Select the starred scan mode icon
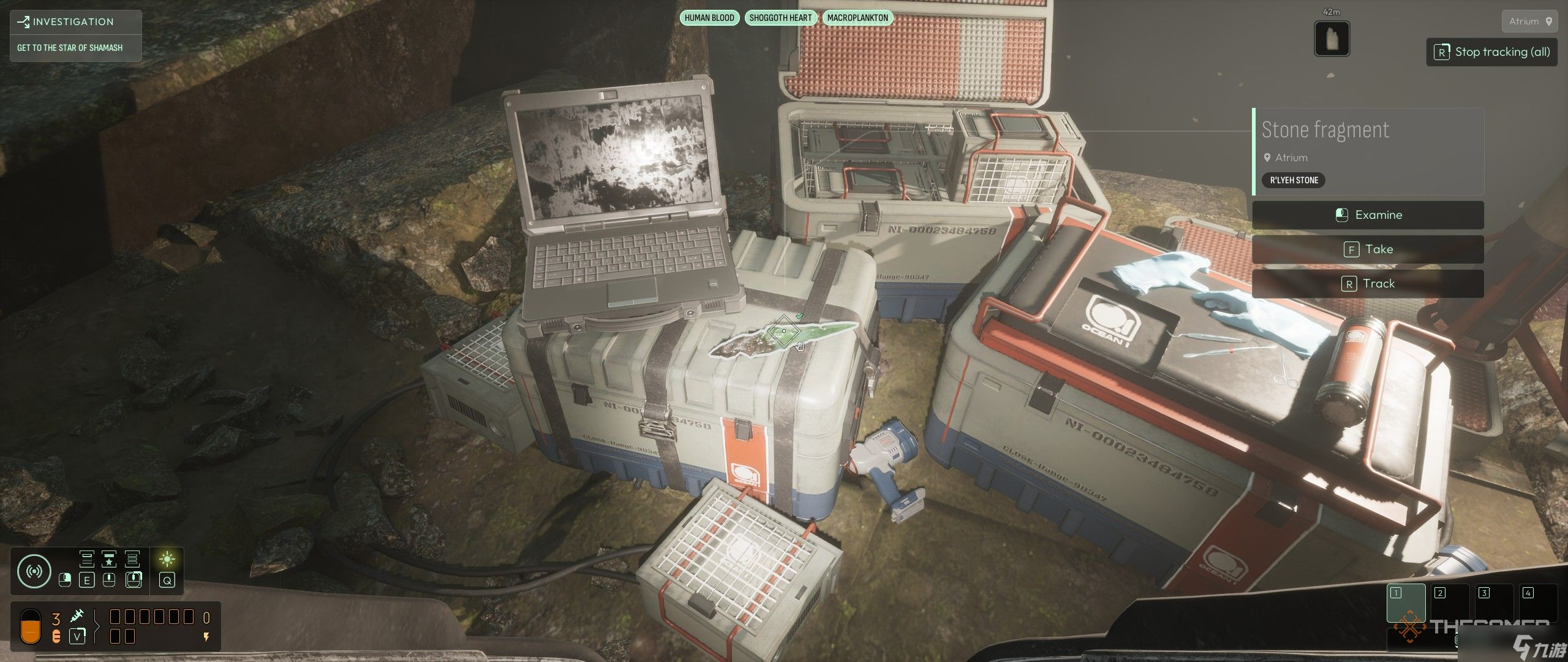The width and height of the screenshot is (1568, 662). pos(109,559)
